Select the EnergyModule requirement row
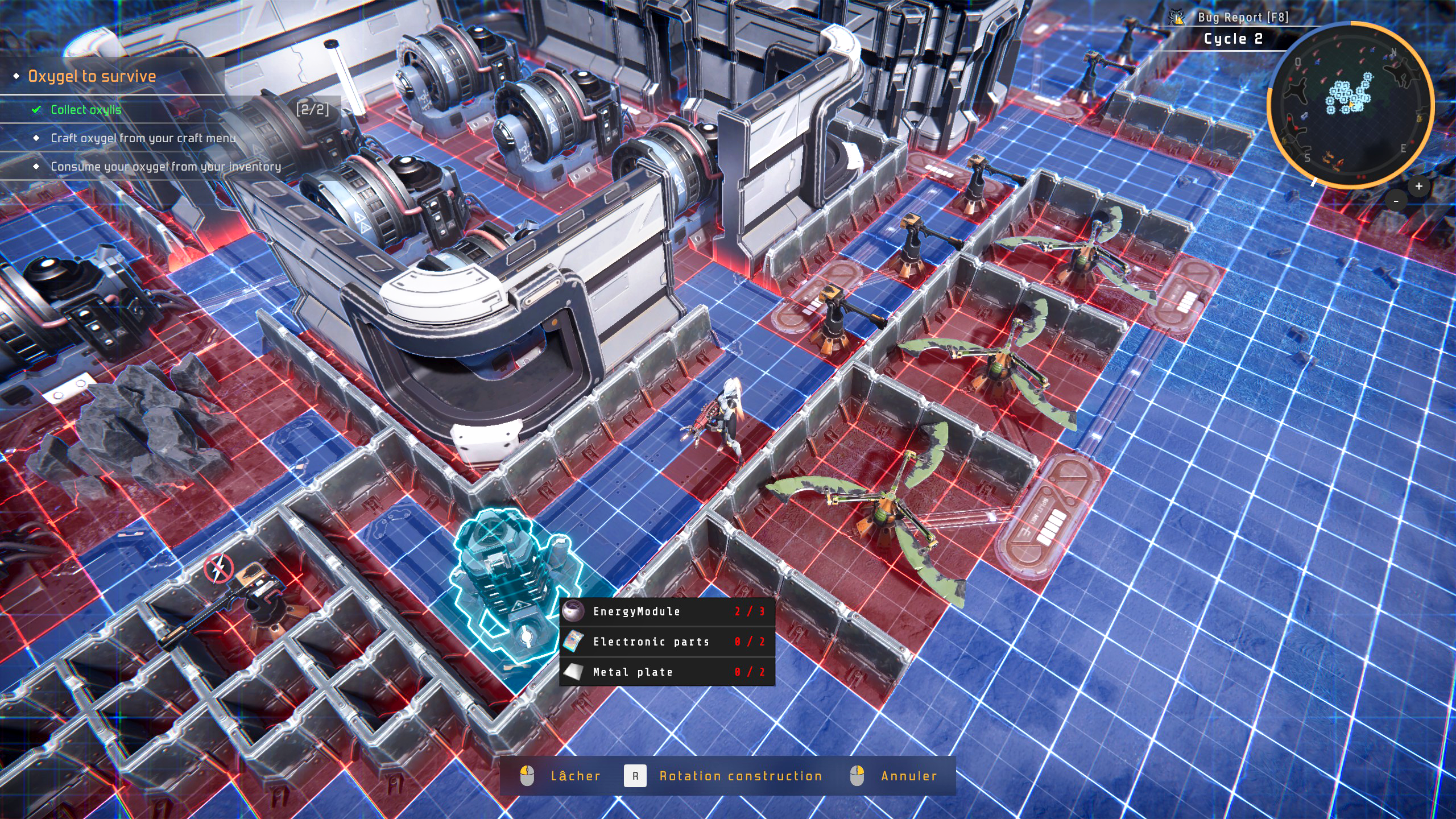 667,611
